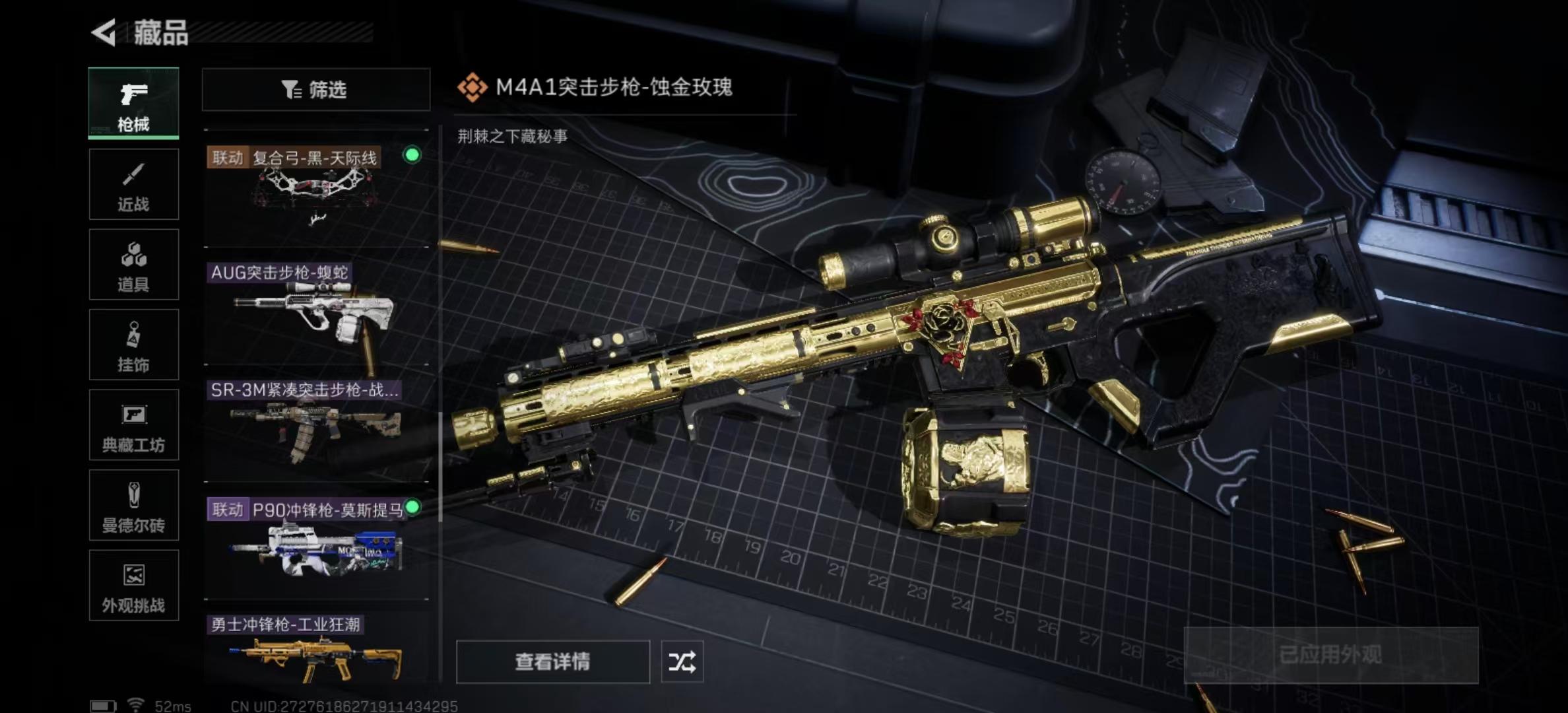Click 查看详情 to view details
This screenshot has height=713, width=1568.
coord(552,662)
